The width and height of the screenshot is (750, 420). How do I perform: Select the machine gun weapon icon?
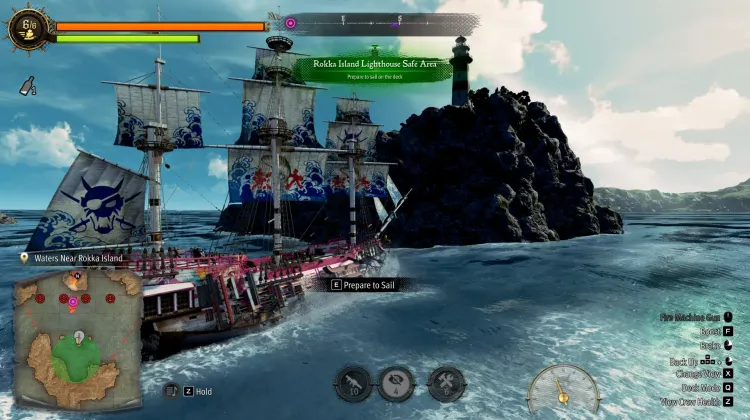coord(352,383)
